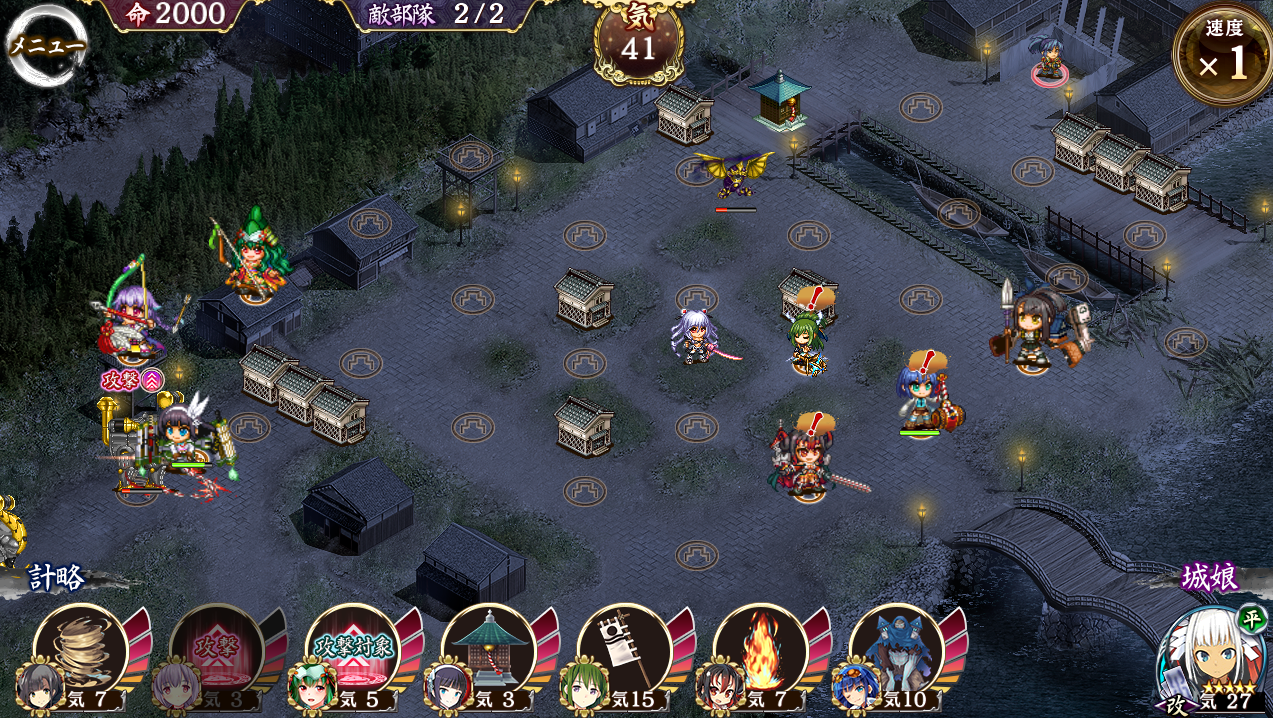Activate the tornado strategy costing 7 ki
This screenshot has height=718, width=1273.
click(80, 650)
